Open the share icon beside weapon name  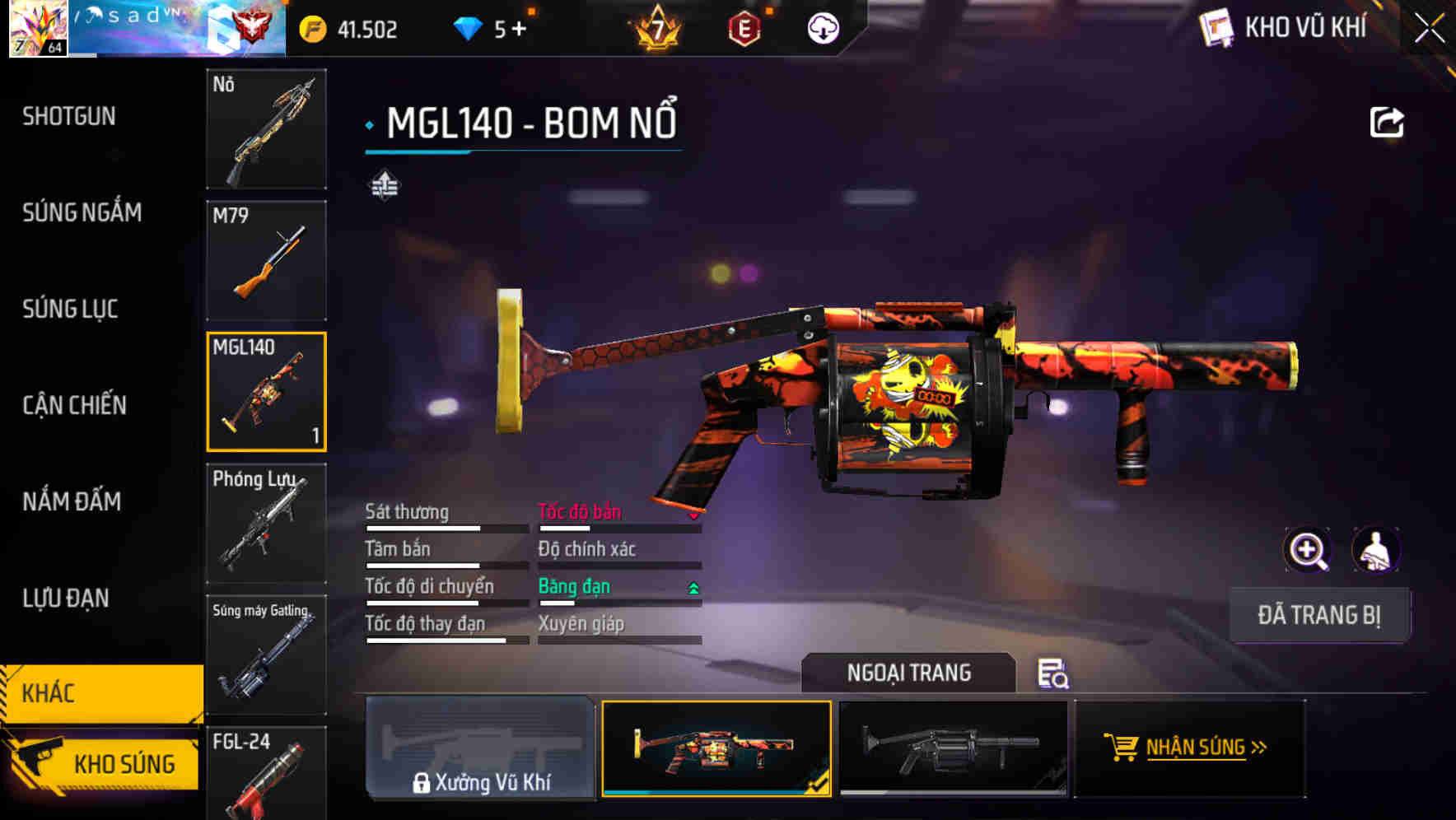tap(1388, 122)
